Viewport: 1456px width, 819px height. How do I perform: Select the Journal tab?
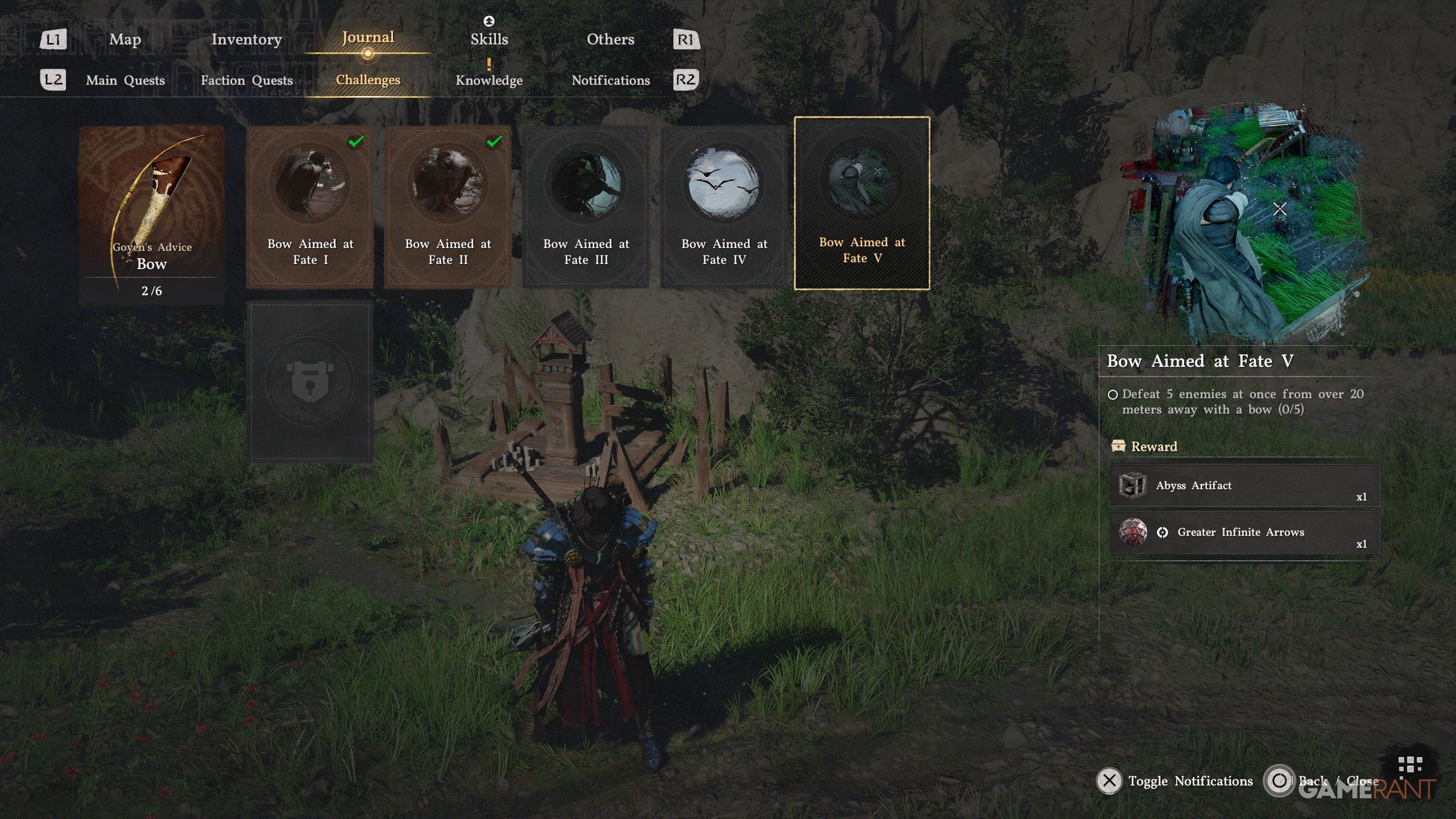(x=368, y=38)
